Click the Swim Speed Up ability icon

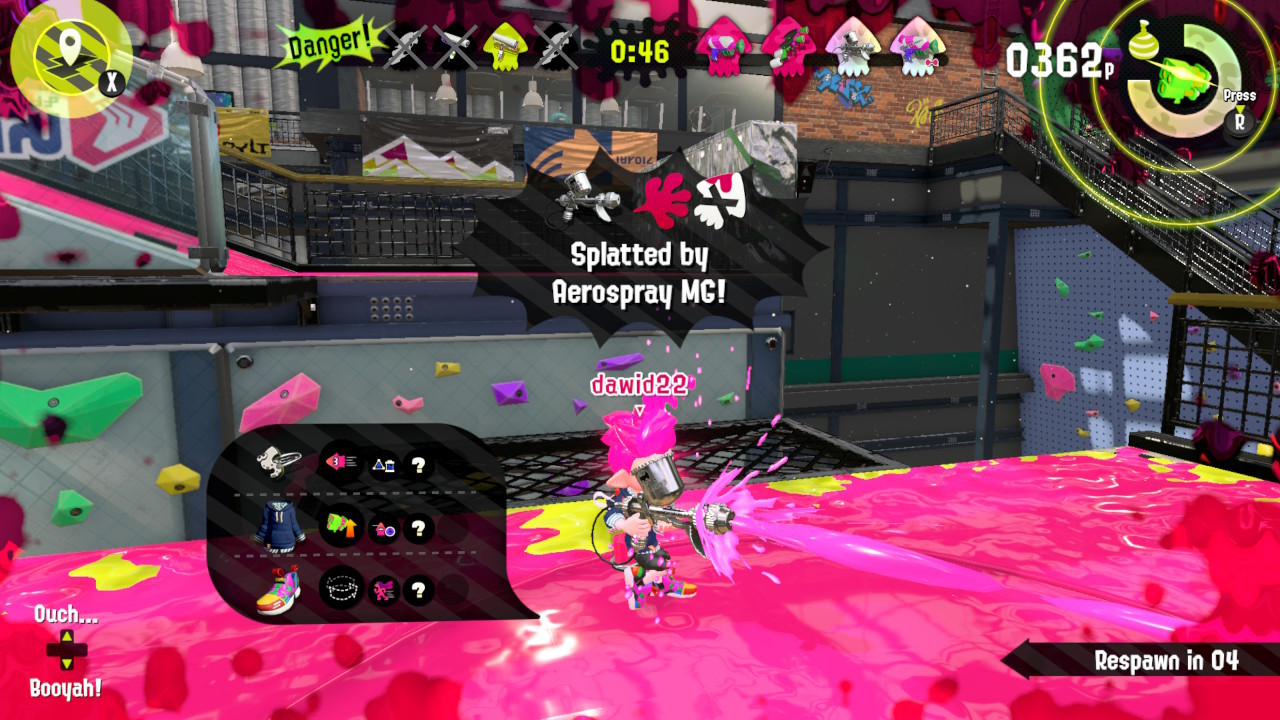[x=343, y=463]
